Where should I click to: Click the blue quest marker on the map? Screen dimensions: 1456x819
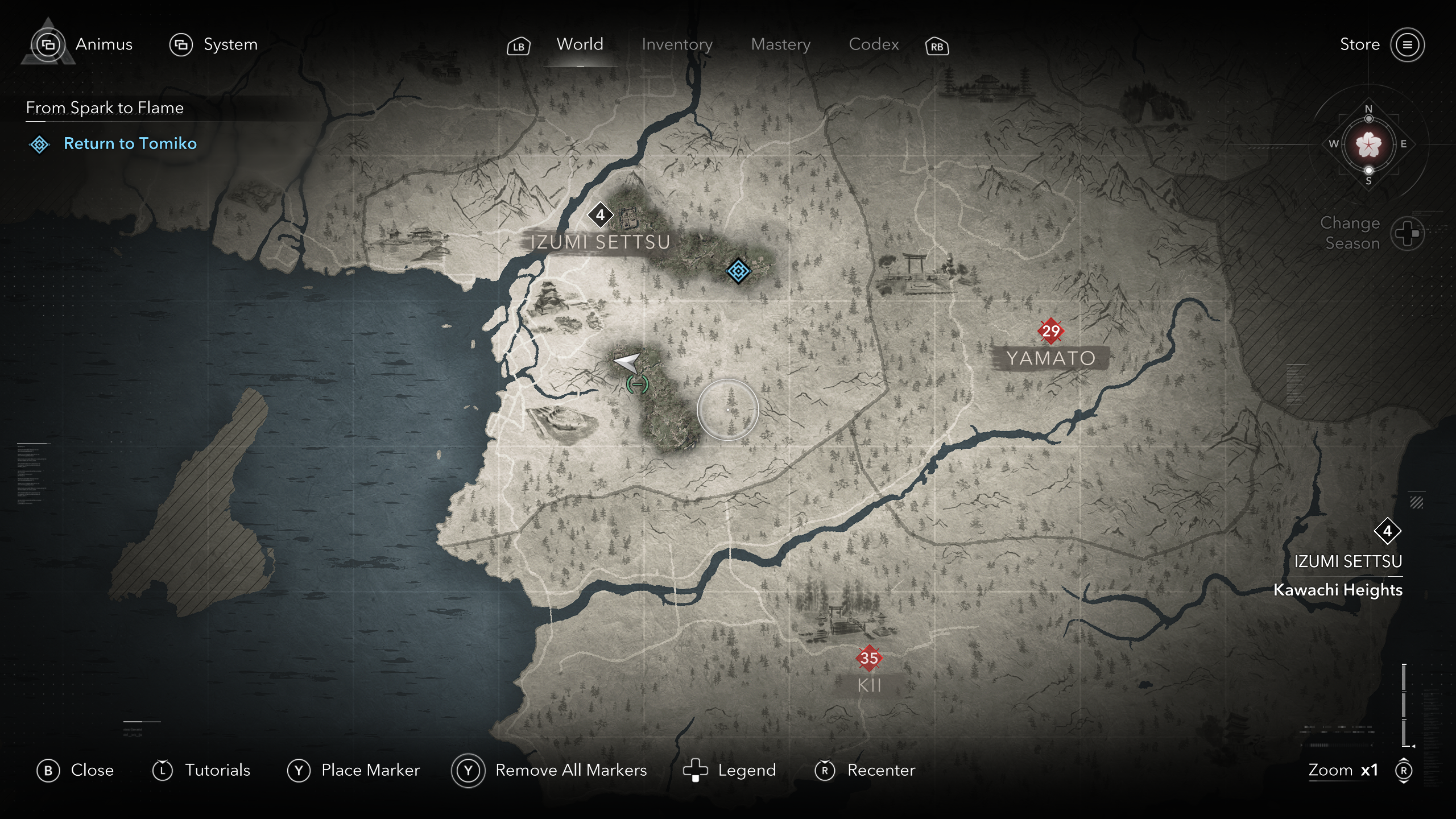738,271
